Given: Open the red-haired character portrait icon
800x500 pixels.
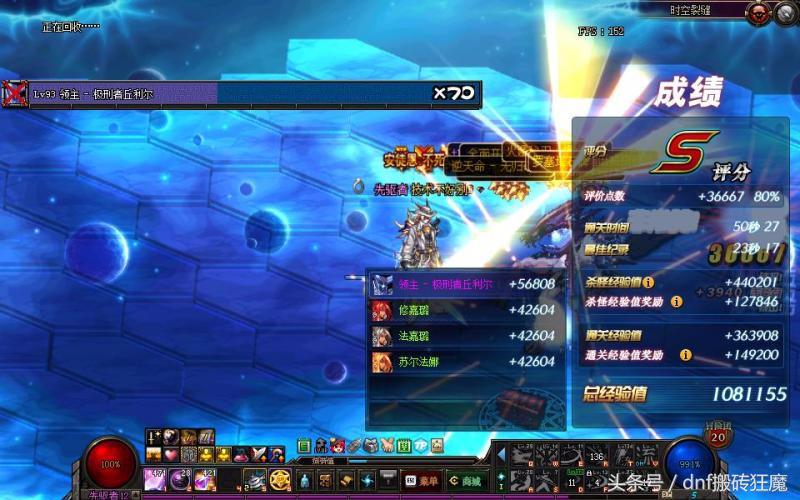Looking at the screenshot, I should click(337, 446).
